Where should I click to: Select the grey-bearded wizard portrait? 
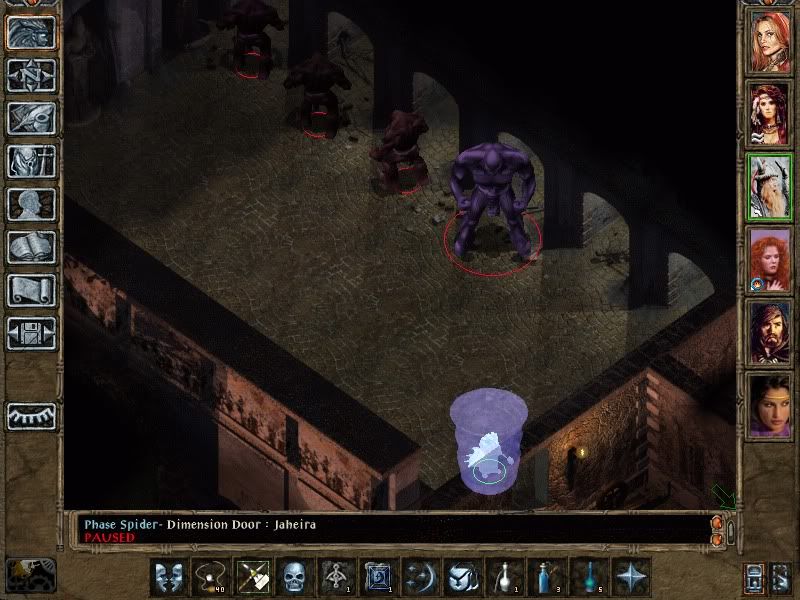[x=770, y=187]
